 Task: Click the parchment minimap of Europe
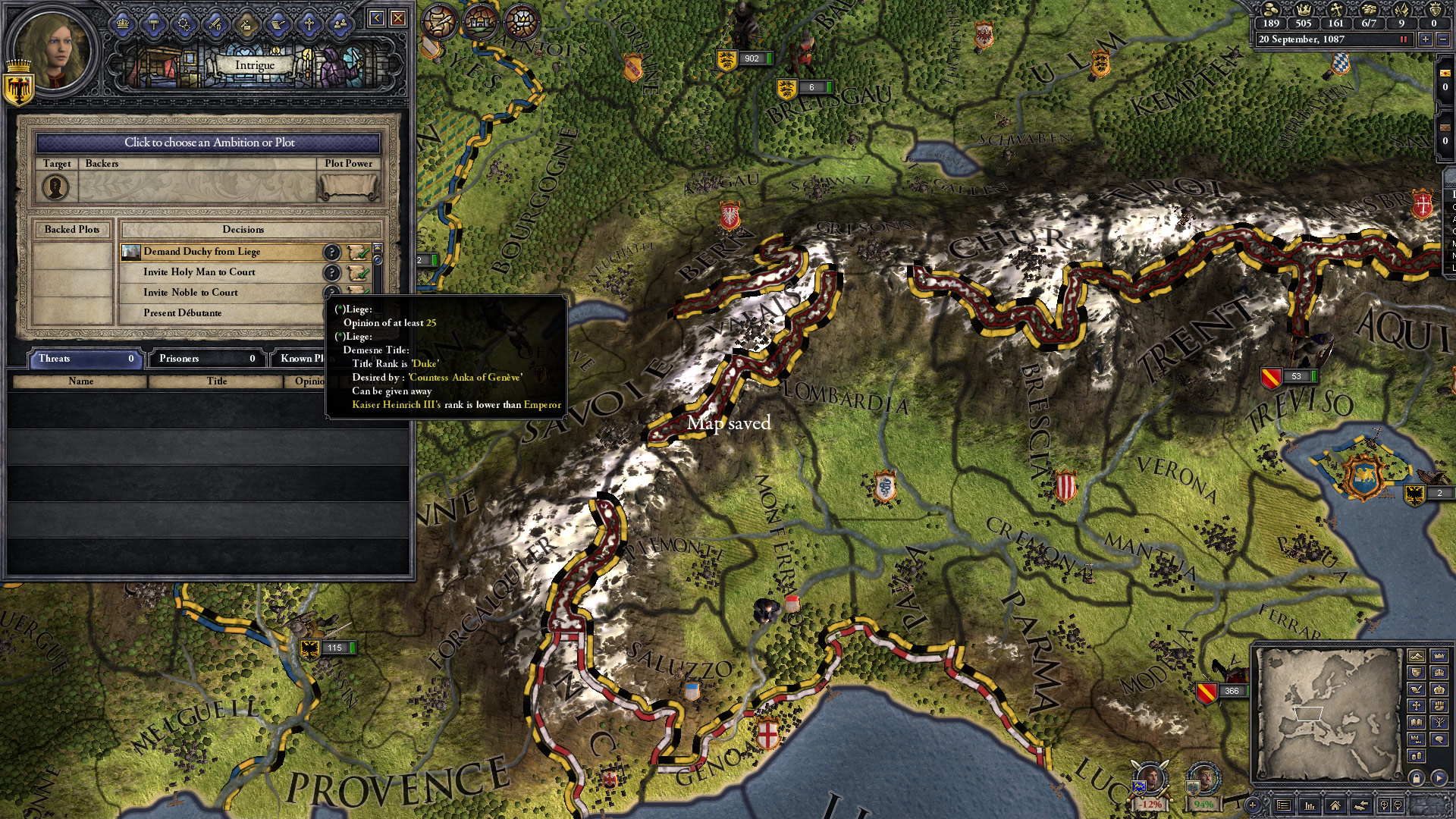pos(1327,713)
